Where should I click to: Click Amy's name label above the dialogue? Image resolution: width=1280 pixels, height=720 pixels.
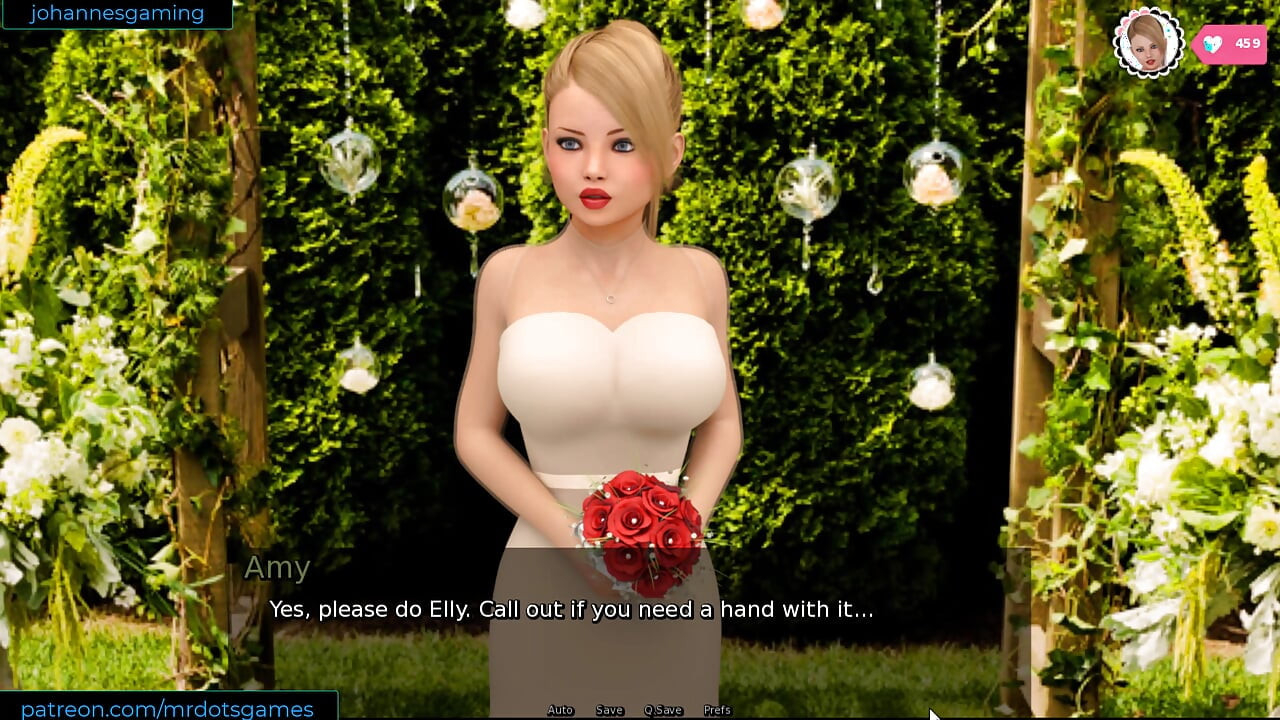(278, 568)
